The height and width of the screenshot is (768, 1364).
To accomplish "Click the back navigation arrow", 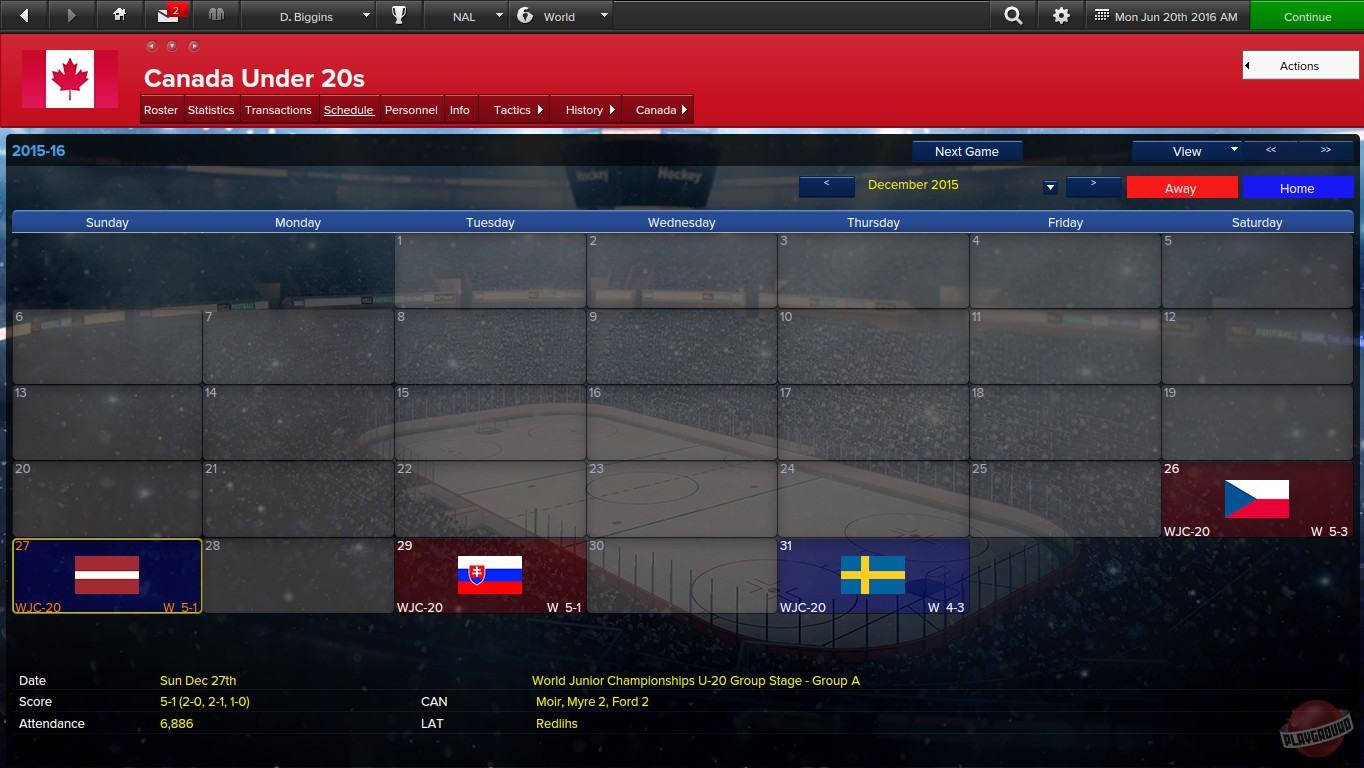I will (24, 15).
